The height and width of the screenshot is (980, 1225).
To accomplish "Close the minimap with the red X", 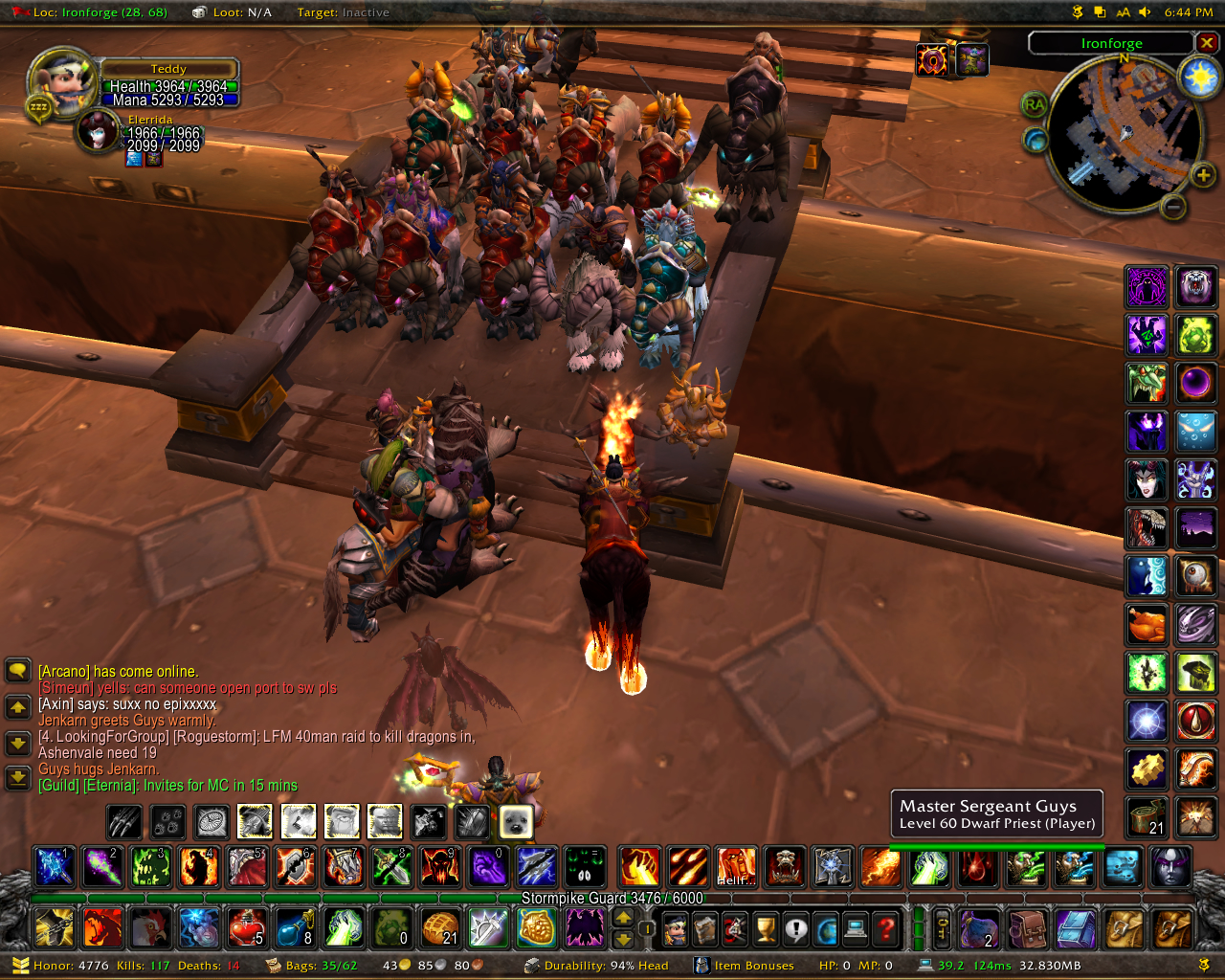I will click(1207, 43).
